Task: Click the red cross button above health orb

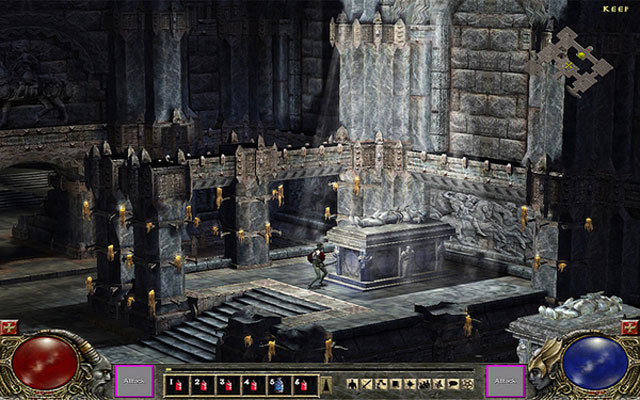Action: [x=7, y=328]
